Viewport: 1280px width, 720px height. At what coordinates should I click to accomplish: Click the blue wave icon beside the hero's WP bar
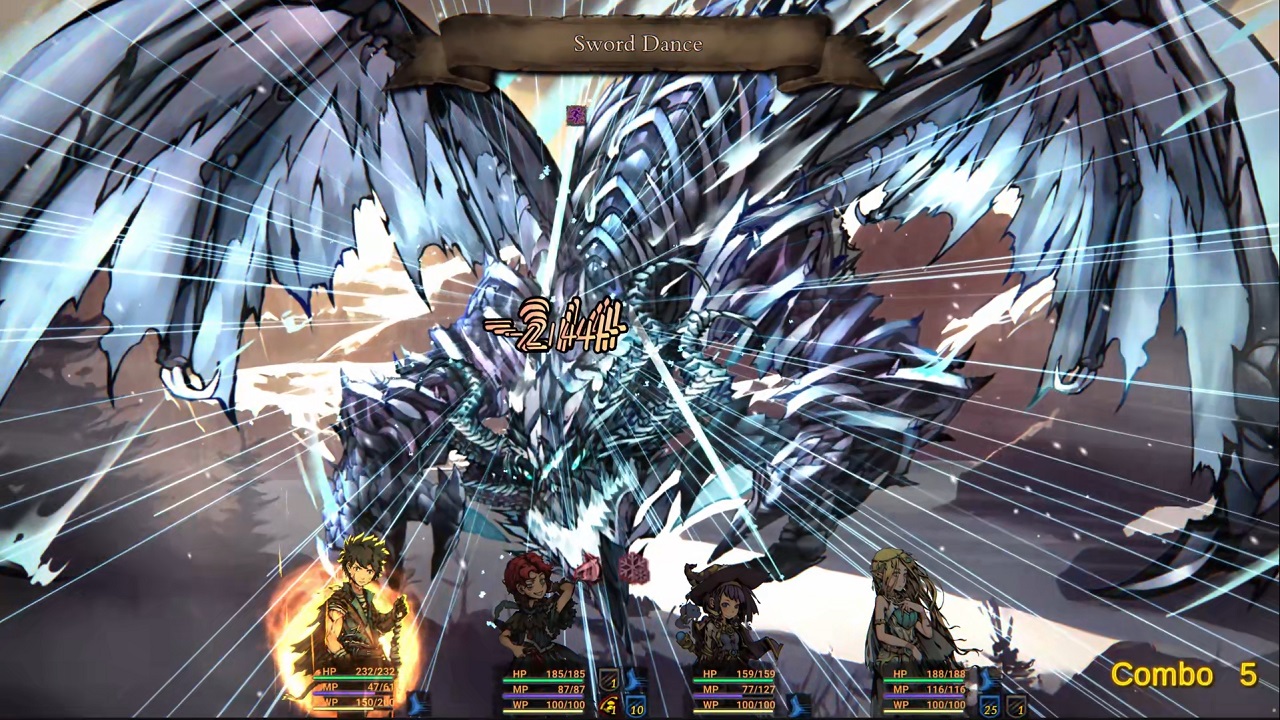tap(415, 702)
